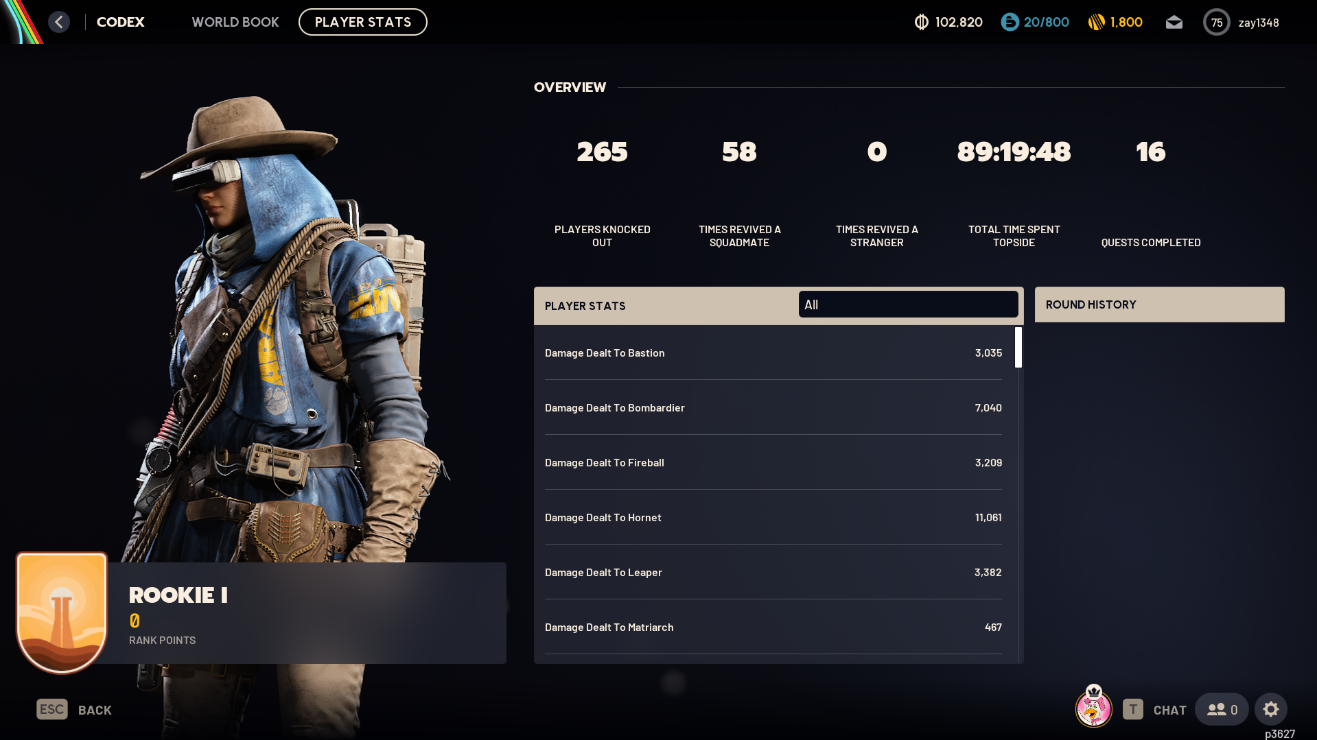Click the Back button at bottom left
The image size is (1317, 740).
(75, 710)
